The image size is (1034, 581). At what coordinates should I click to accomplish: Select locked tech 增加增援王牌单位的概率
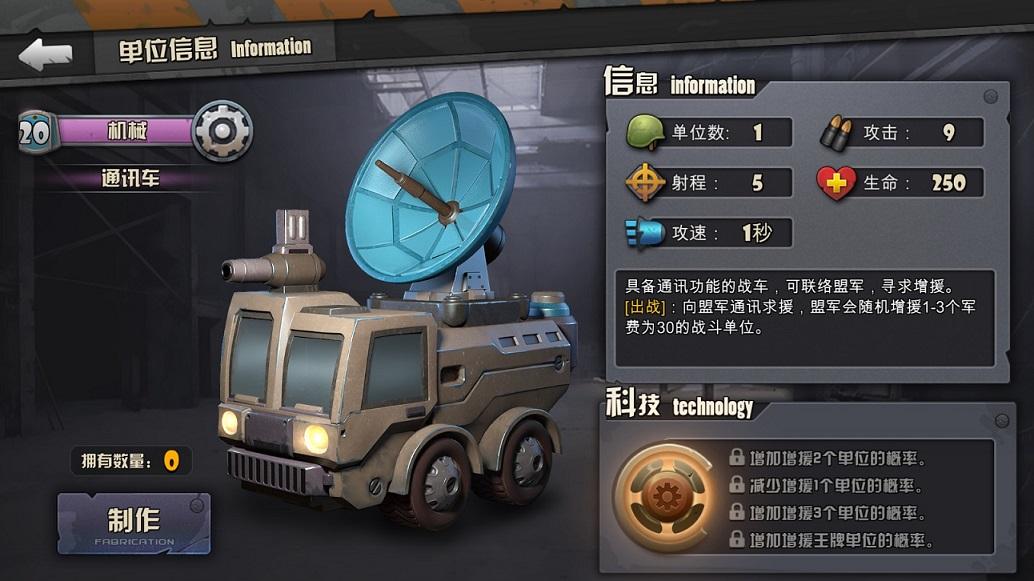[831, 541]
